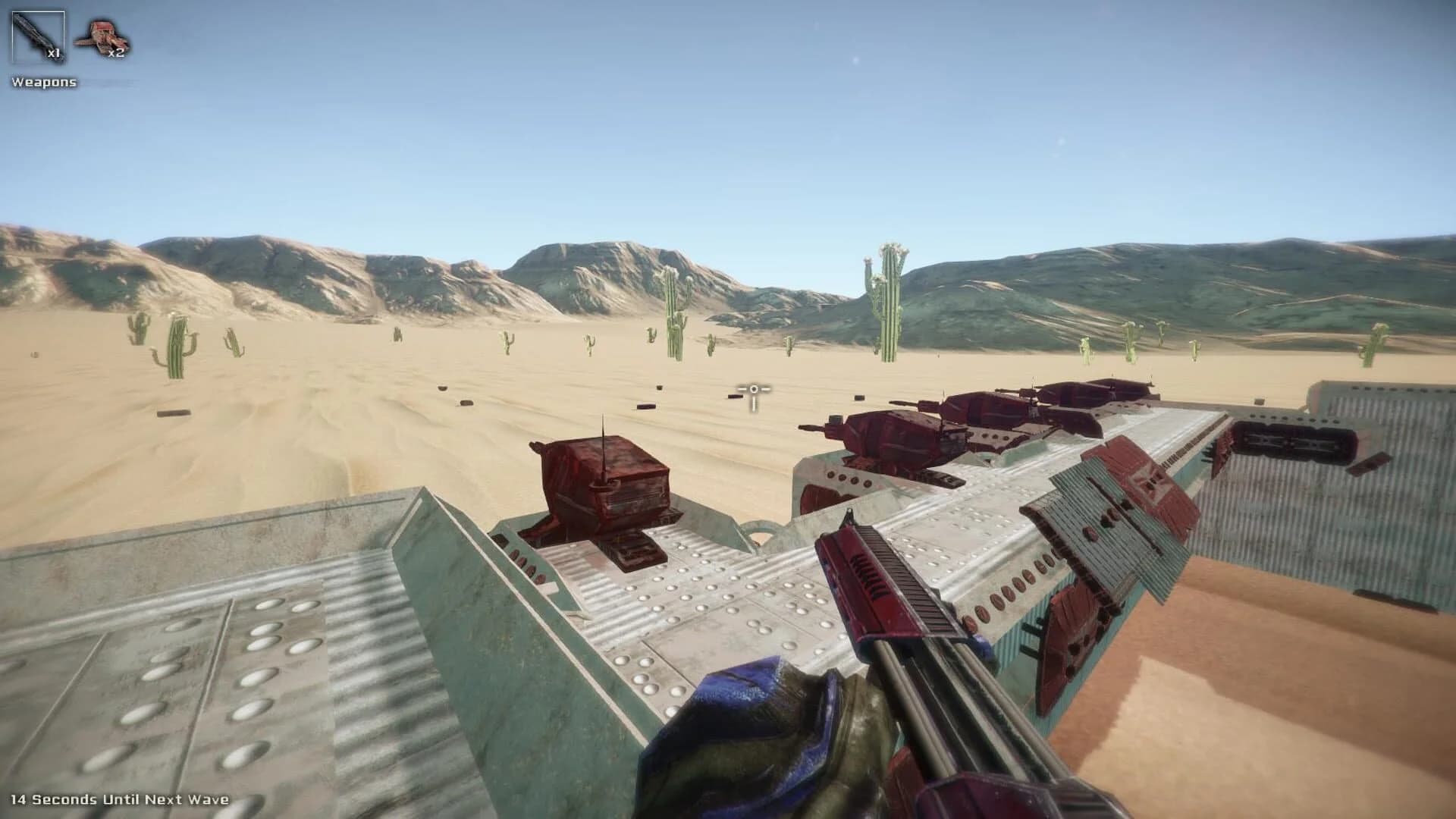Select the shotgun weapon slot icon
The width and height of the screenshot is (1456, 819).
(x=39, y=34)
